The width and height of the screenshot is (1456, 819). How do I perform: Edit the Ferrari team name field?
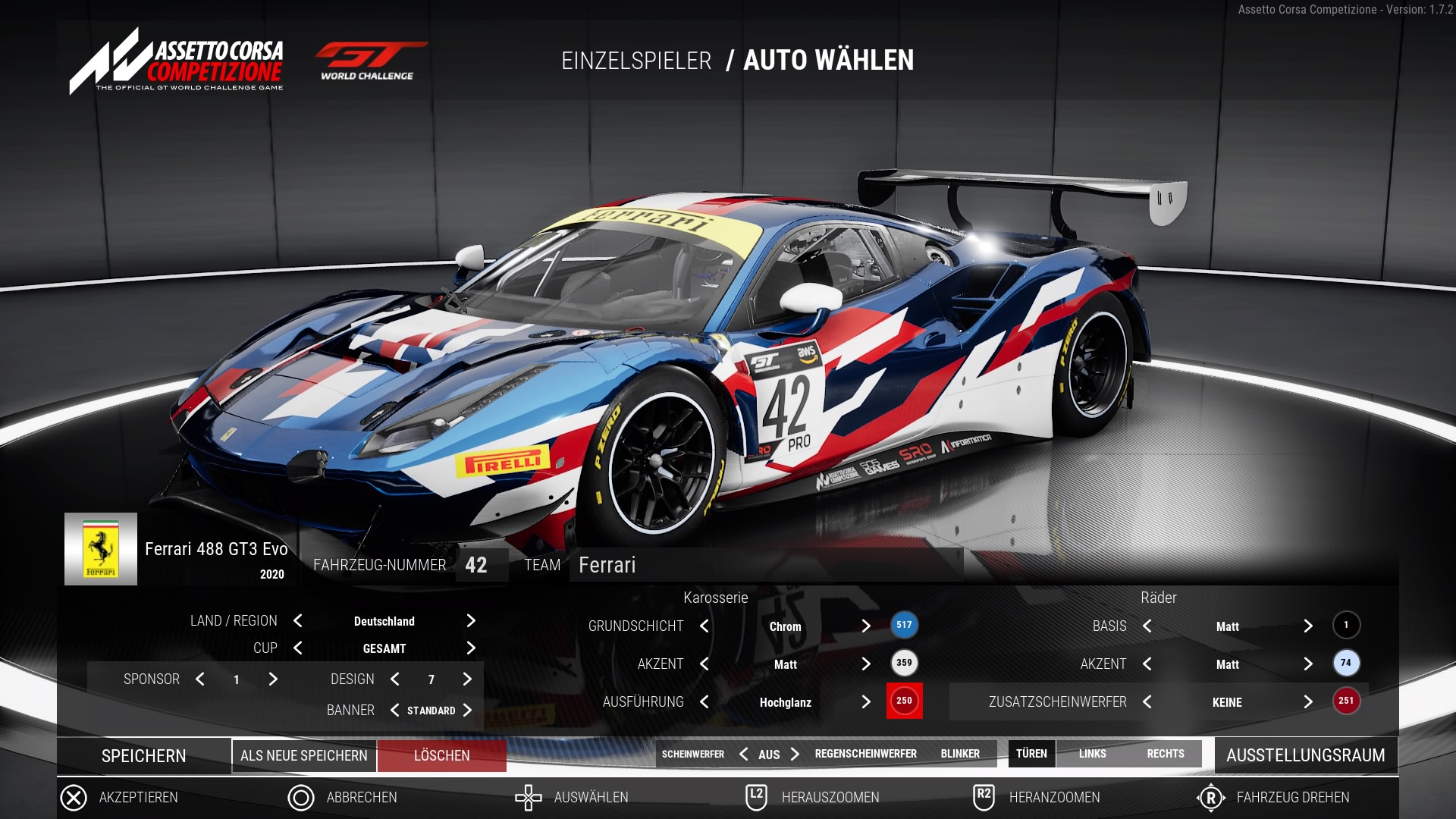pyautogui.click(x=766, y=566)
